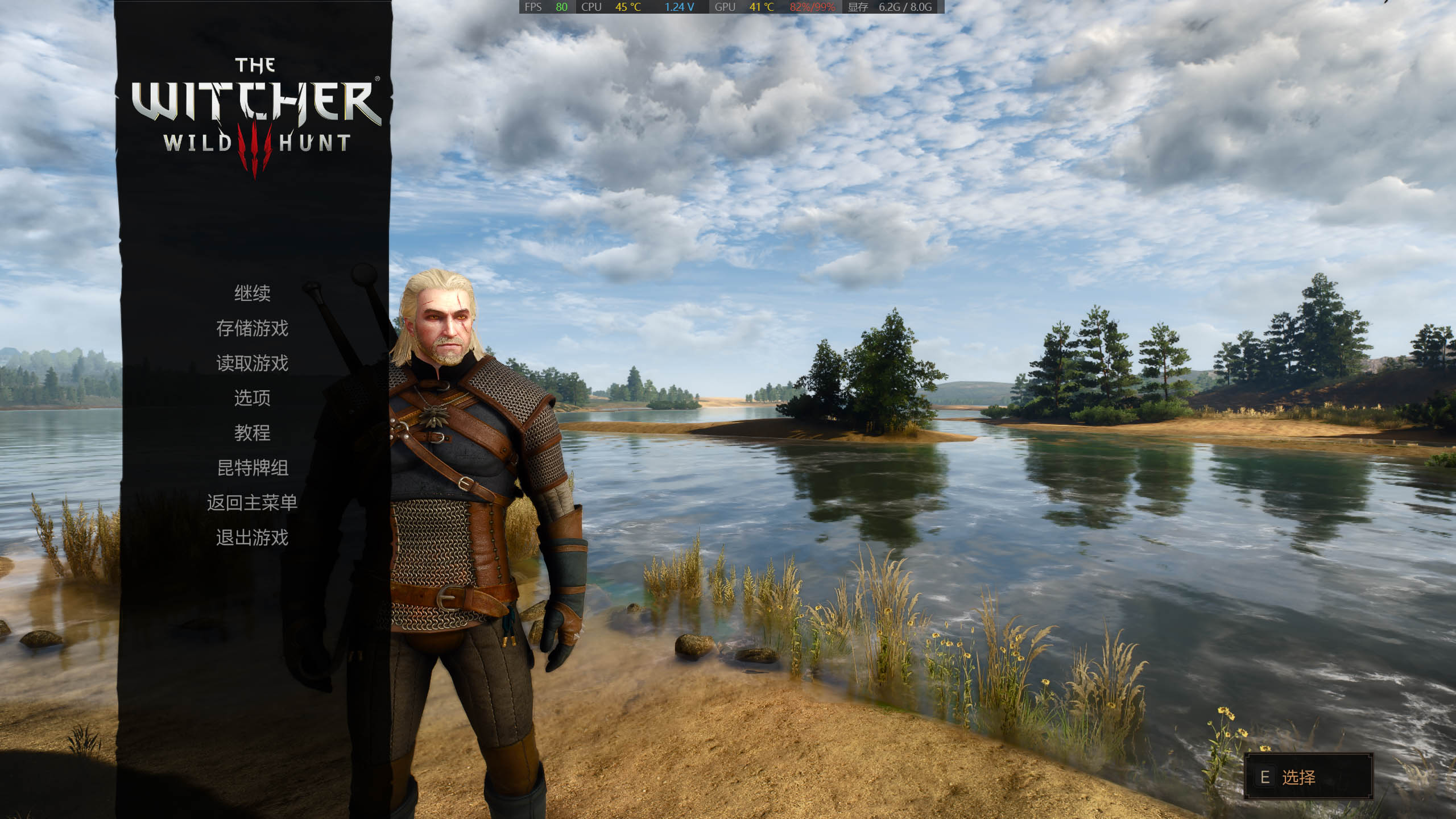Open the 昆特牌组 Gwent deck

point(252,468)
